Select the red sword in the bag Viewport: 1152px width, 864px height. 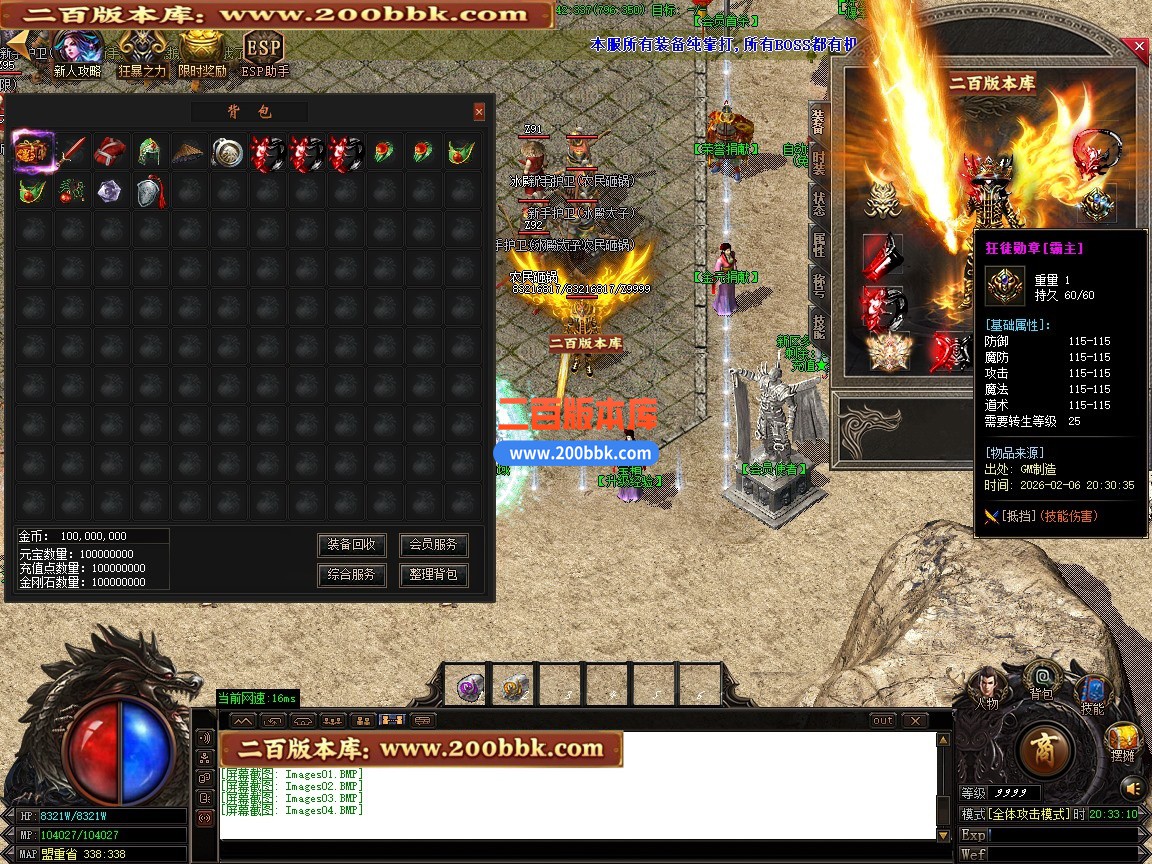[x=71, y=152]
